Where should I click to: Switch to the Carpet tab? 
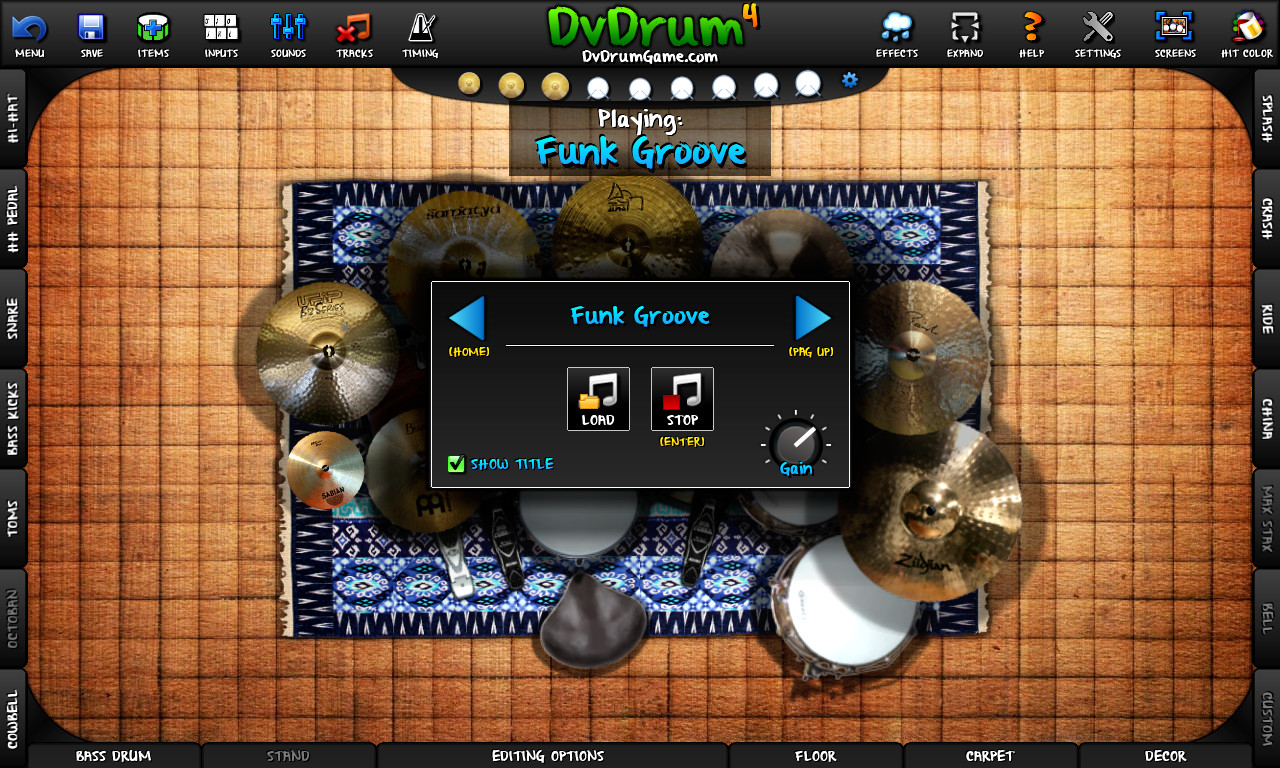point(990,756)
